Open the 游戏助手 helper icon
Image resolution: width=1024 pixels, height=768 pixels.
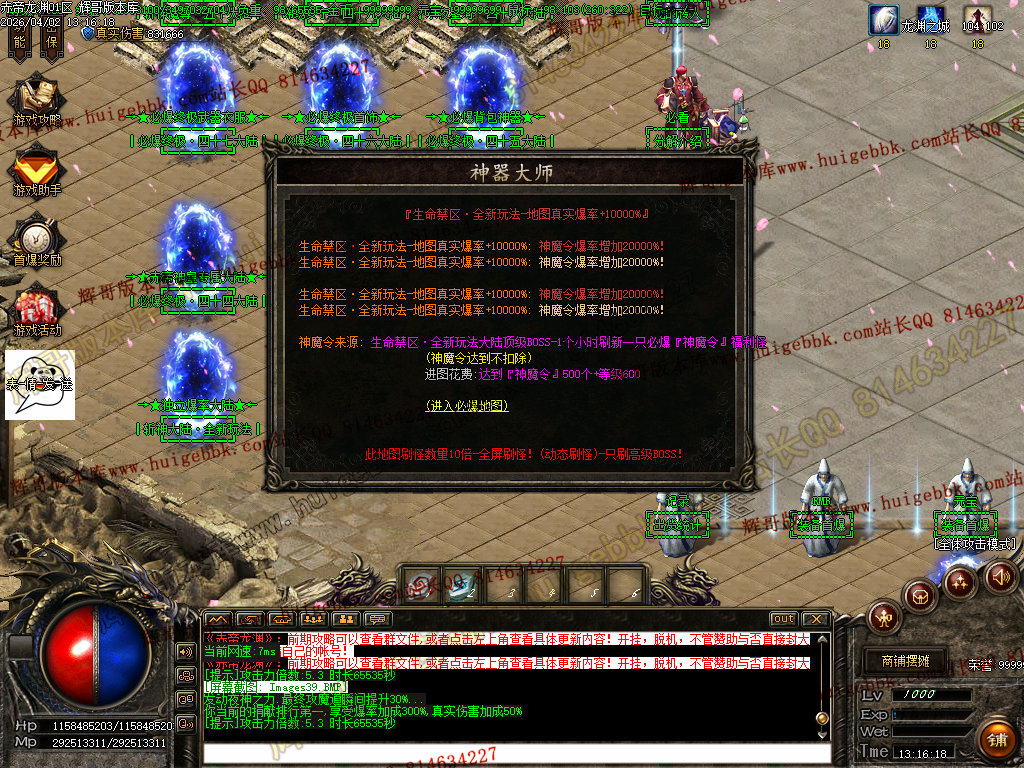[x=37, y=170]
